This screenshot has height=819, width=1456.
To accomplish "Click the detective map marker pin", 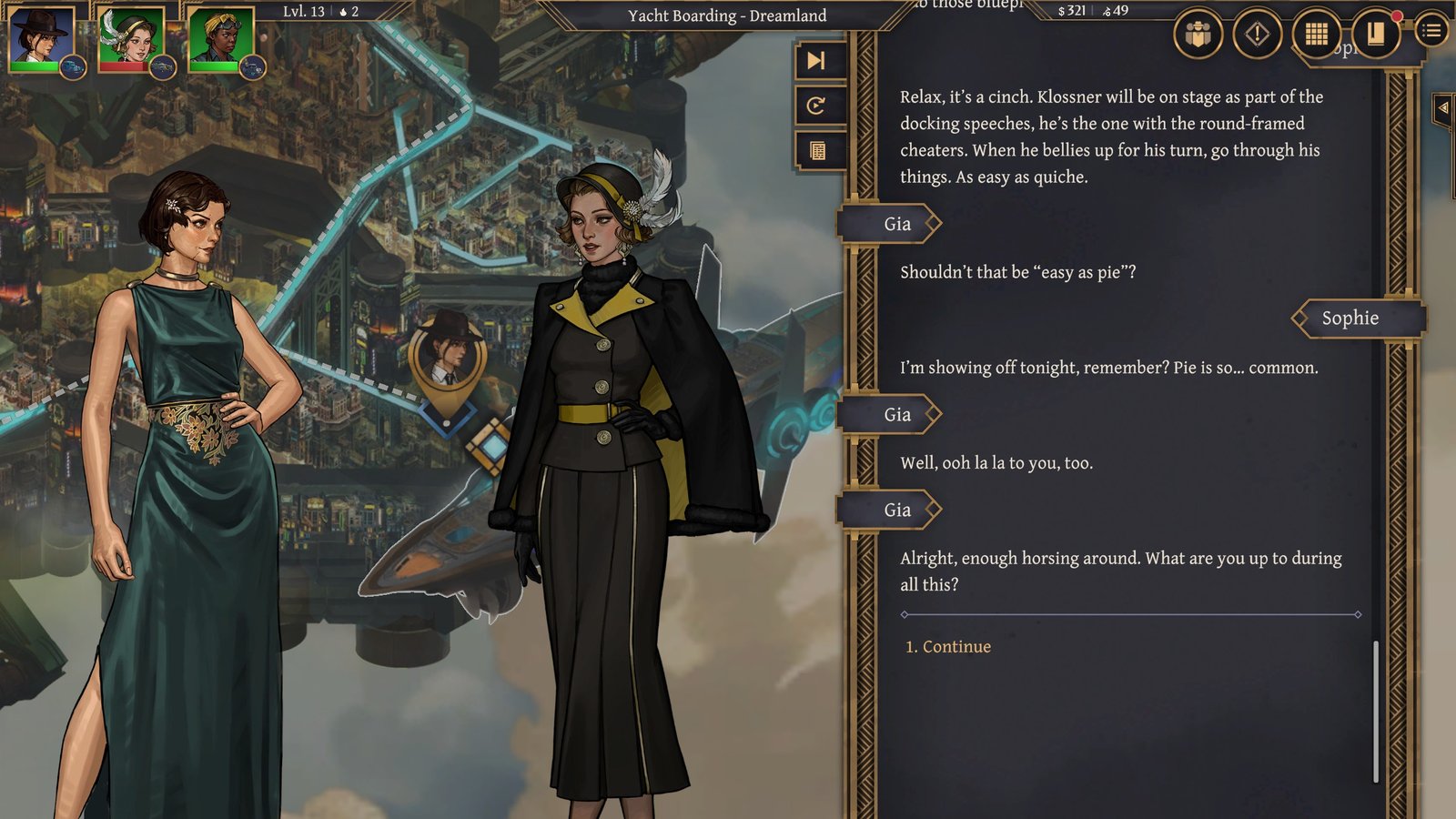I will (x=447, y=361).
